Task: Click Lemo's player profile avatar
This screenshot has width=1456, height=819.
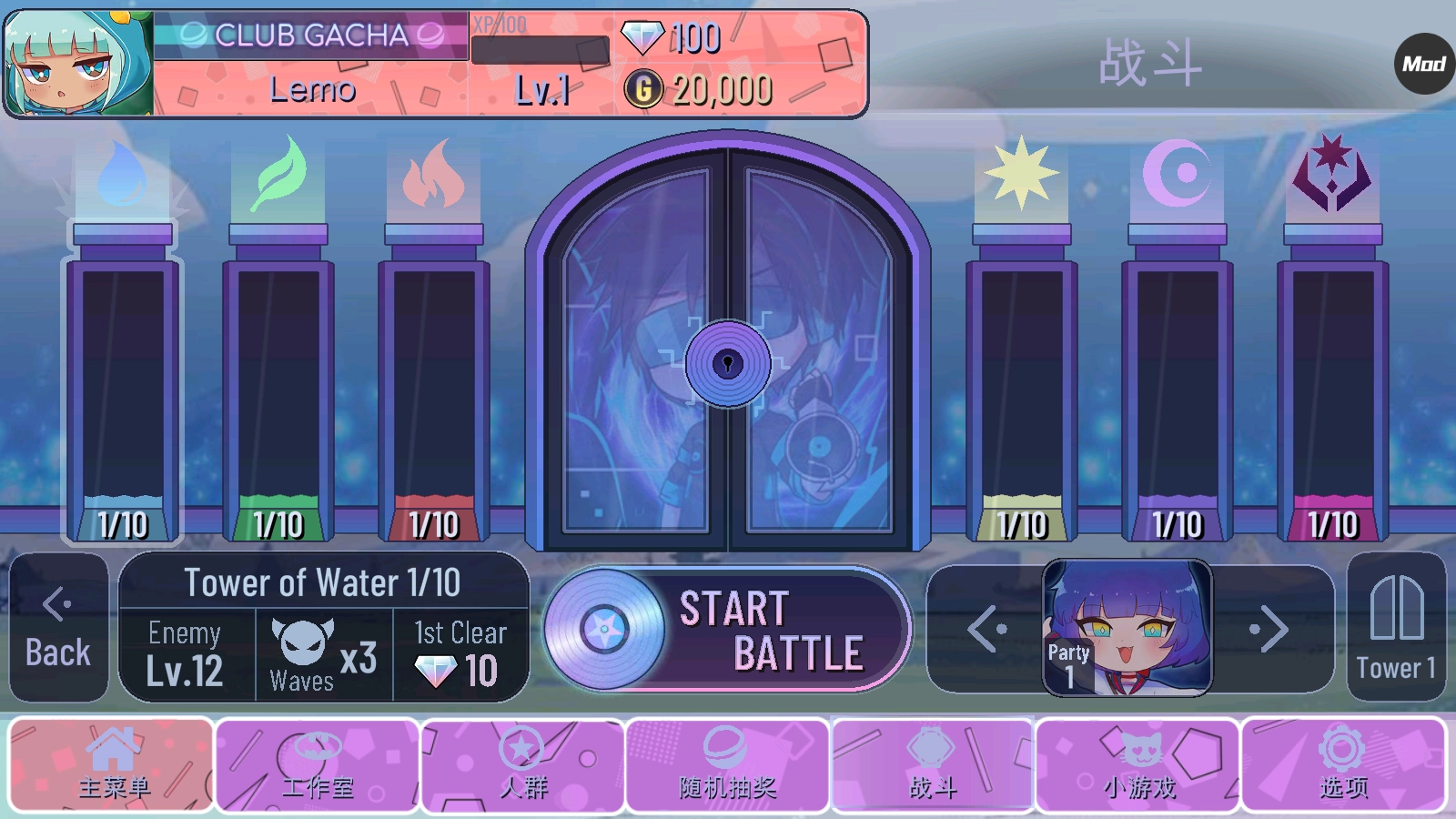Action: (78, 64)
